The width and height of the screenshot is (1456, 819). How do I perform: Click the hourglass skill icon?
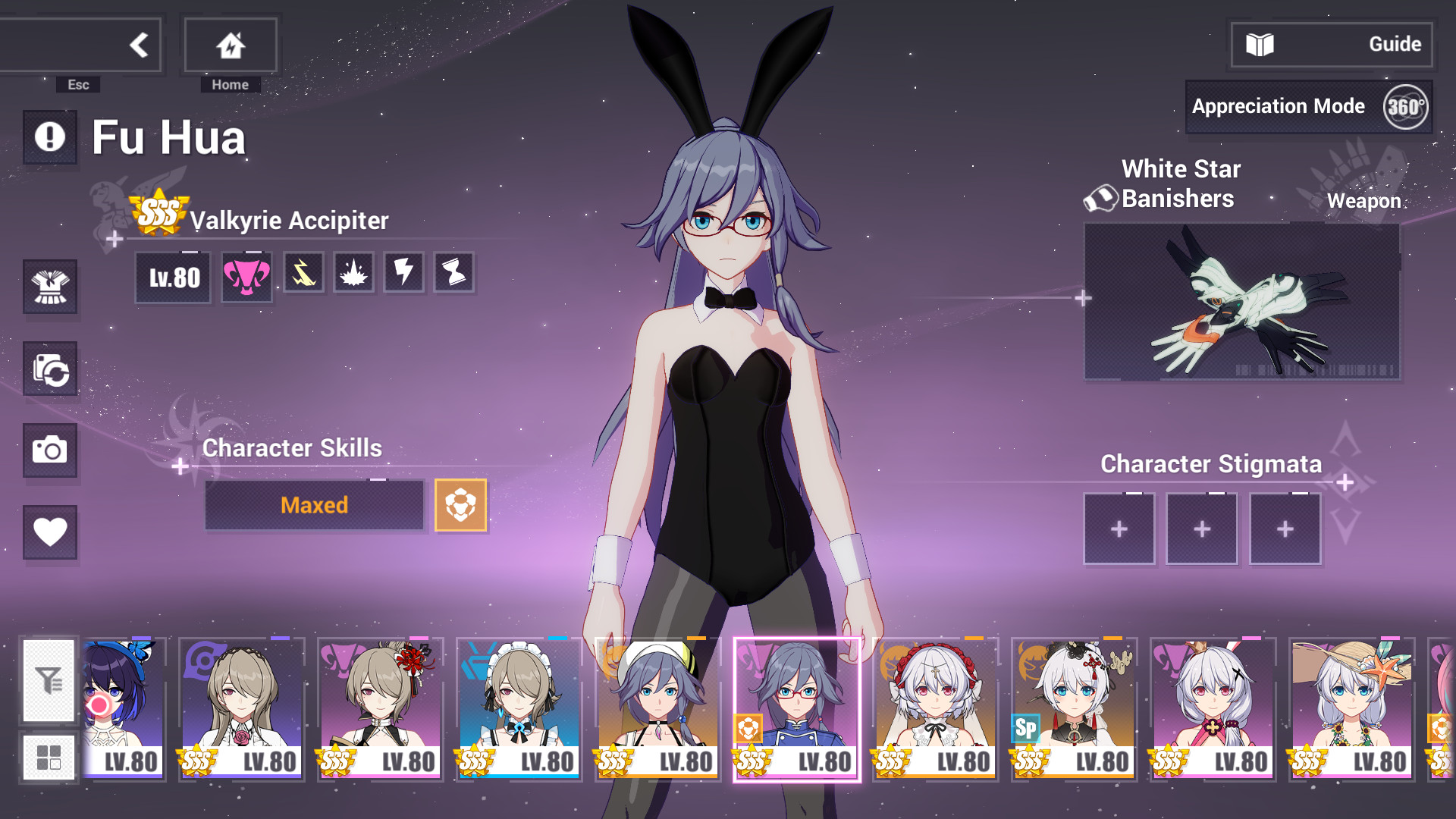(x=453, y=274)
